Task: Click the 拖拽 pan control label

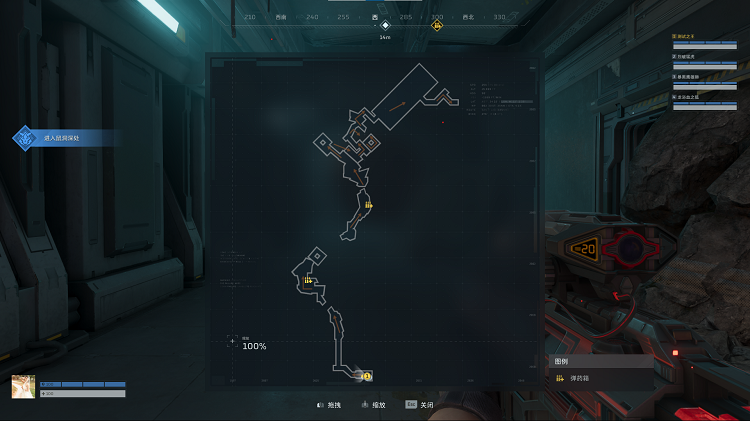Action: pos(335,405)
